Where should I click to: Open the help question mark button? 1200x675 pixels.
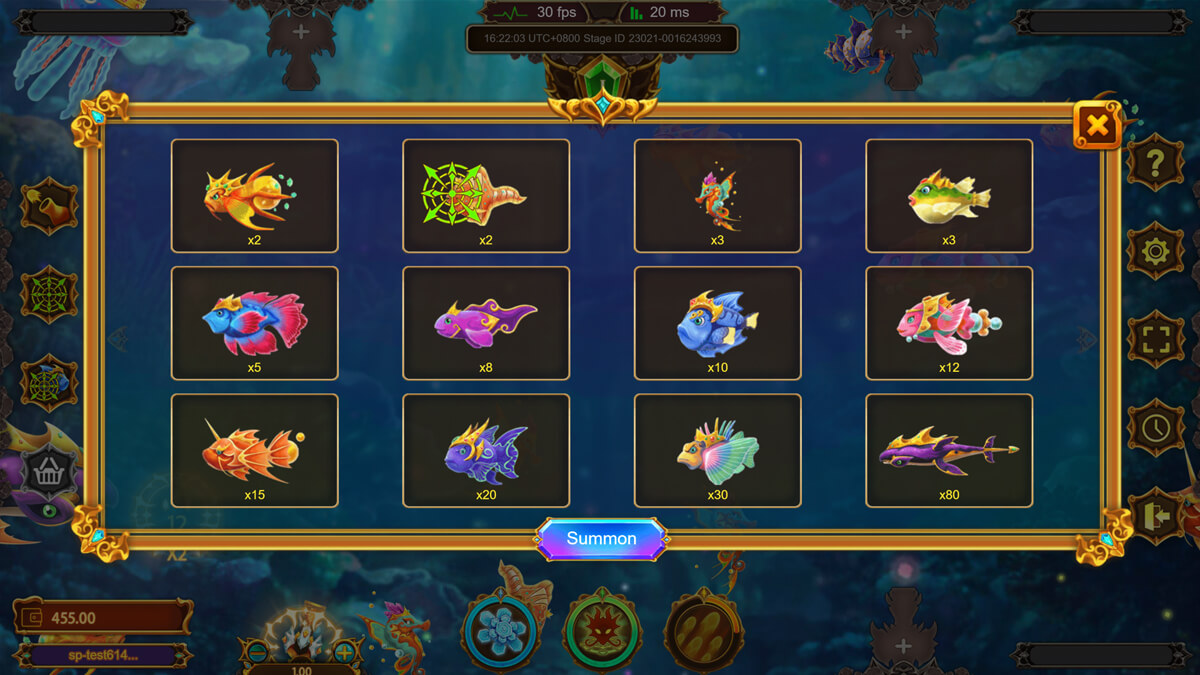pos(1155,162)
